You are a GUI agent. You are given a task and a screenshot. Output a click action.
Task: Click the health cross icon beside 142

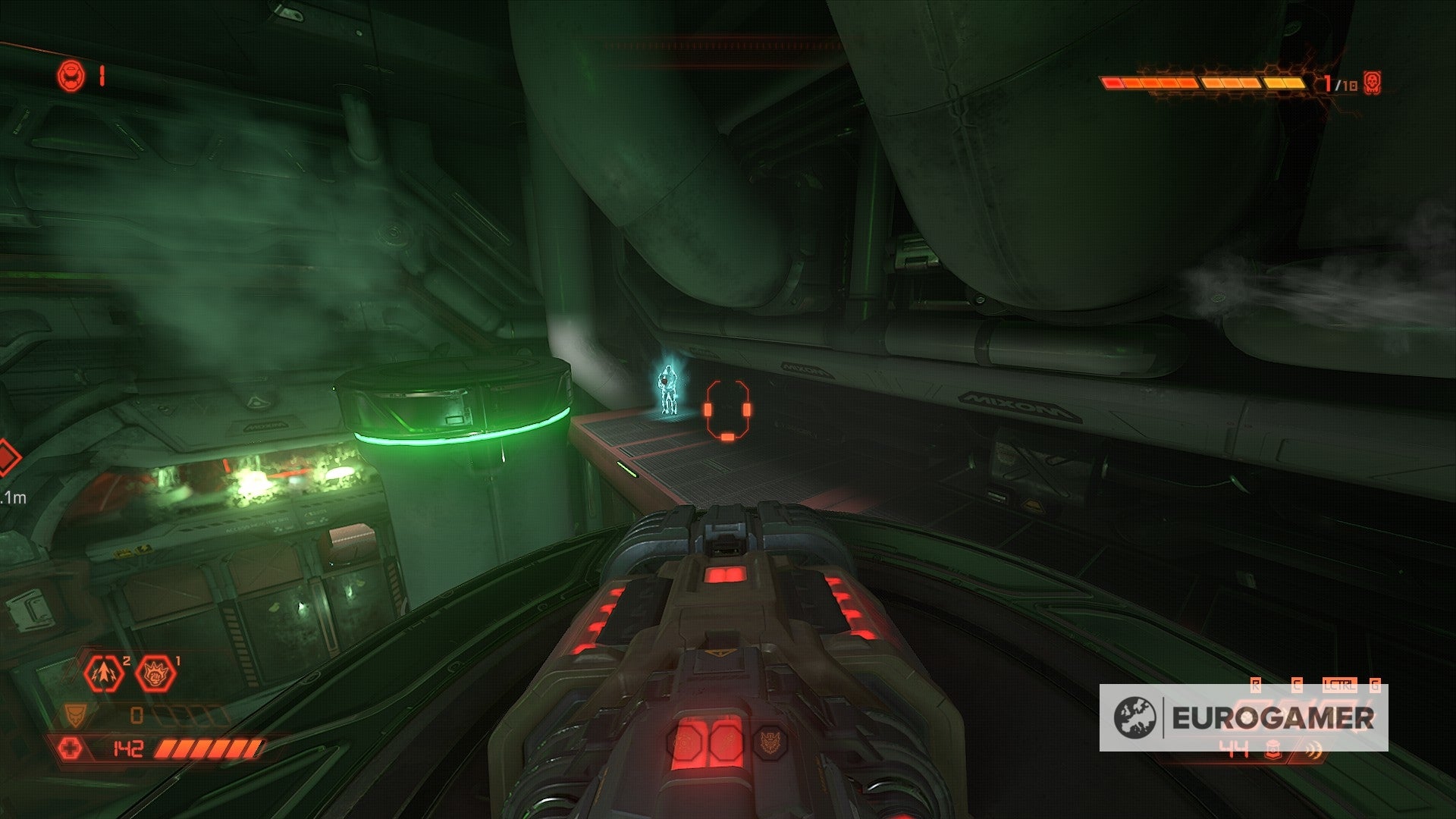(72, 749)
